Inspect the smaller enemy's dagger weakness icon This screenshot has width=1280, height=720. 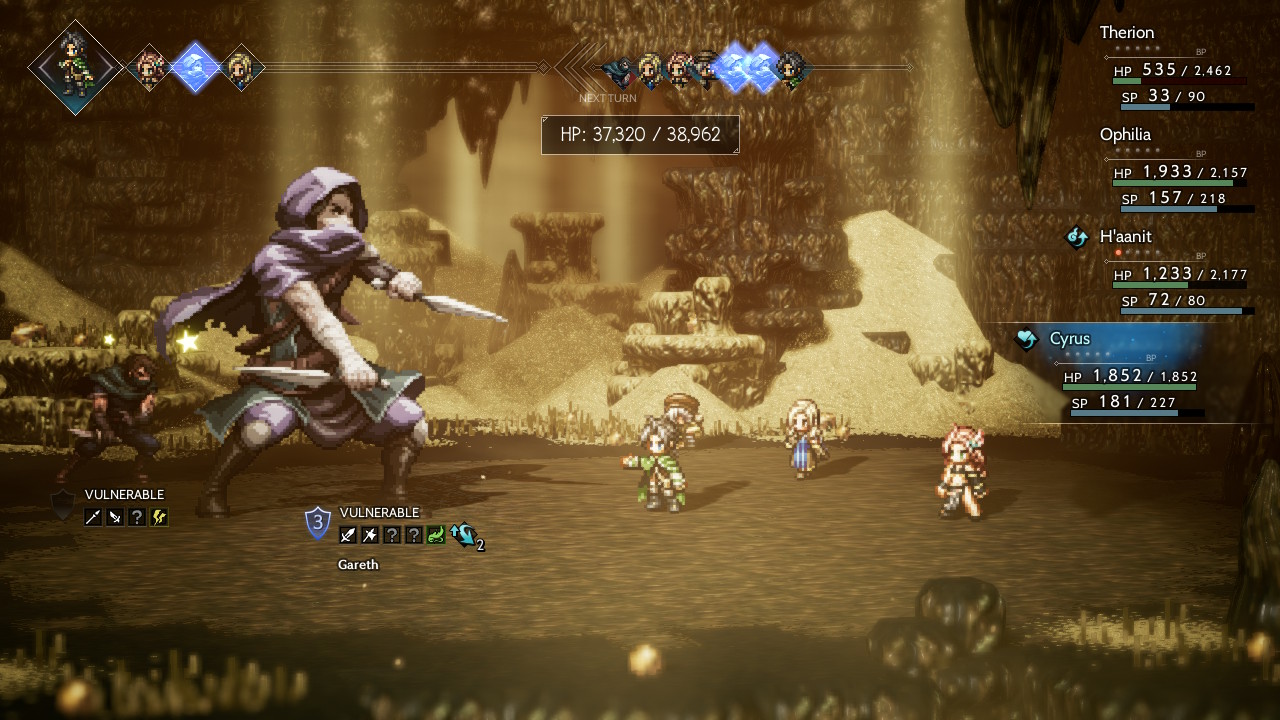coord(115,517)
